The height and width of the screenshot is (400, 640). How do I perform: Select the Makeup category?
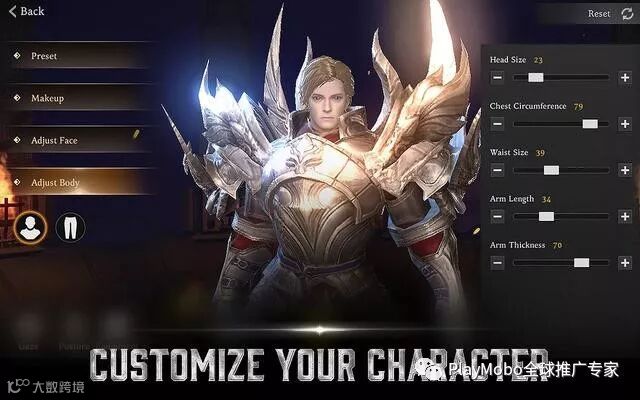(47, 98)
